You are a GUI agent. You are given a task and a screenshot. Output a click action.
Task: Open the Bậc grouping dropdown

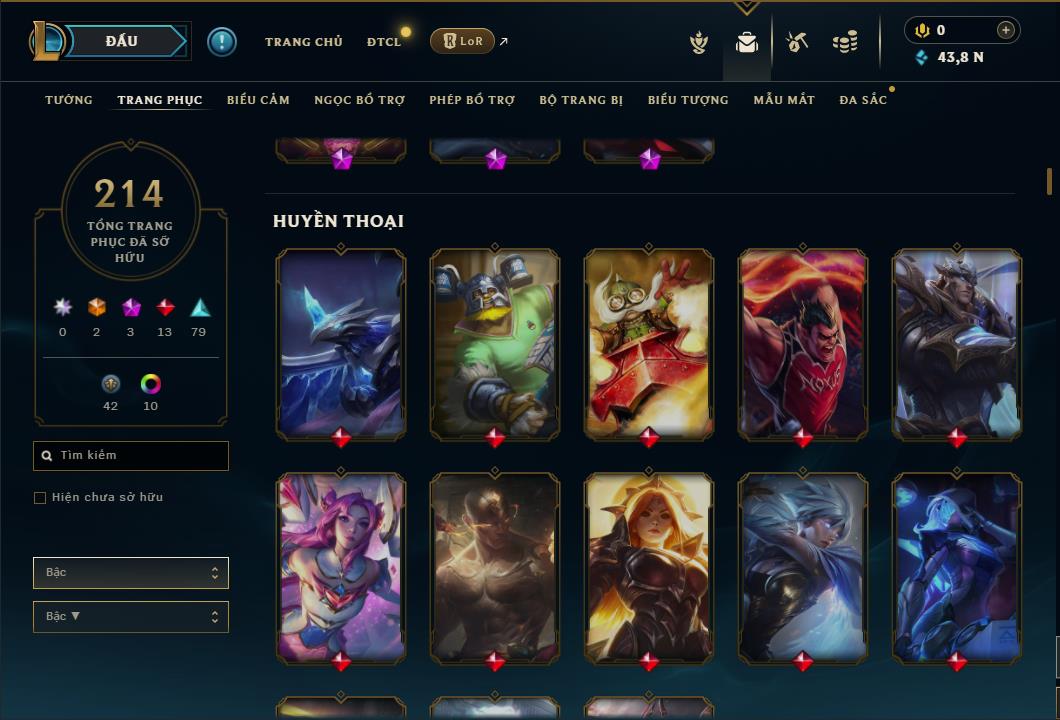131,573
